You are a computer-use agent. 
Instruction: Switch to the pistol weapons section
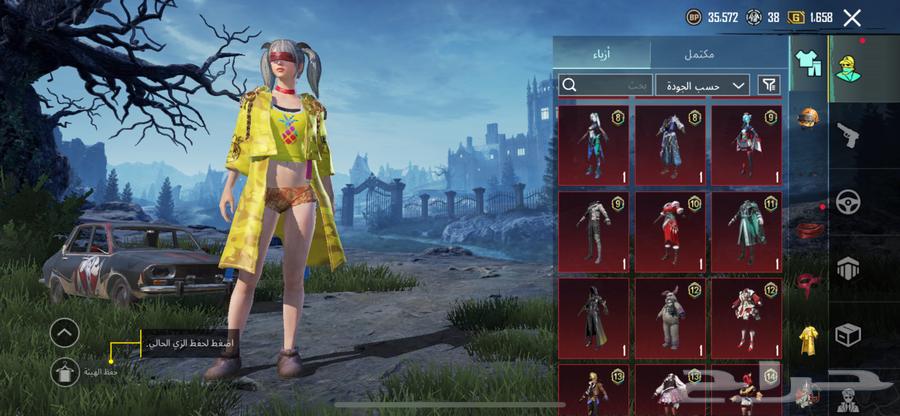[848, 135]
